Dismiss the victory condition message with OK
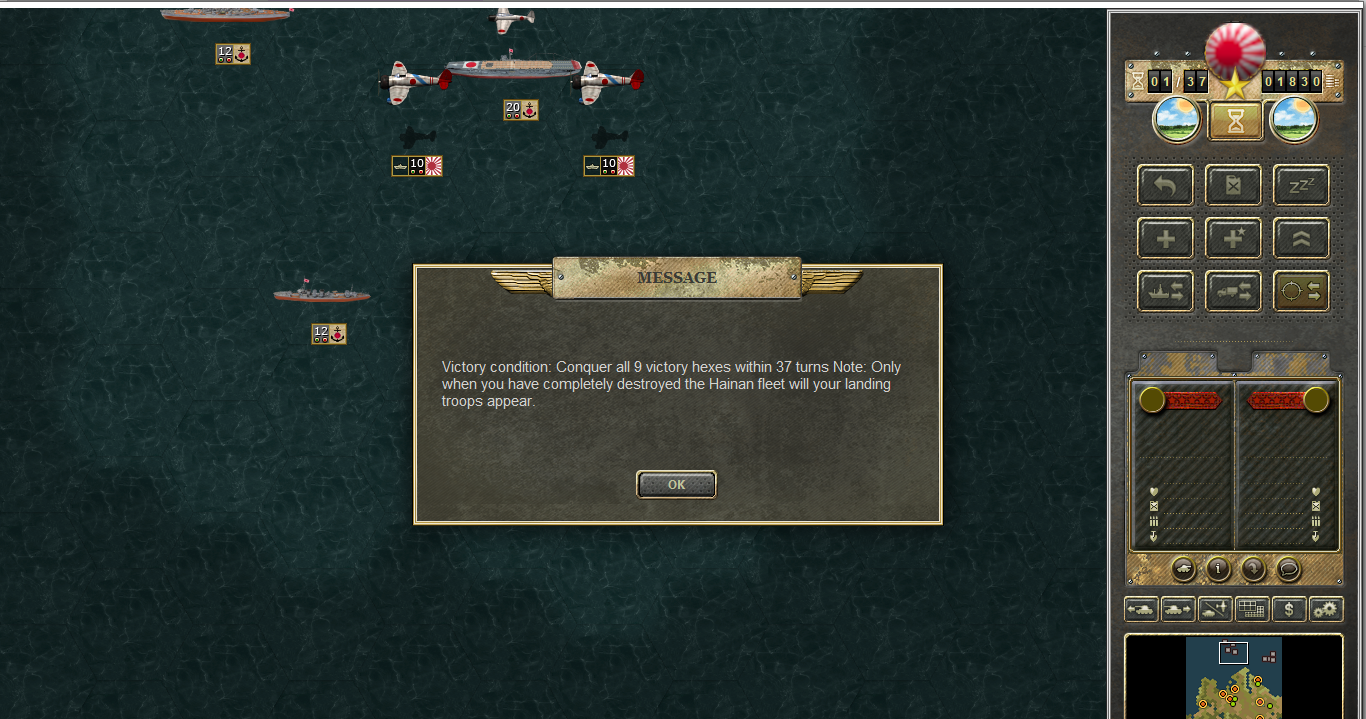1366x719 pixels. [676, 485]
